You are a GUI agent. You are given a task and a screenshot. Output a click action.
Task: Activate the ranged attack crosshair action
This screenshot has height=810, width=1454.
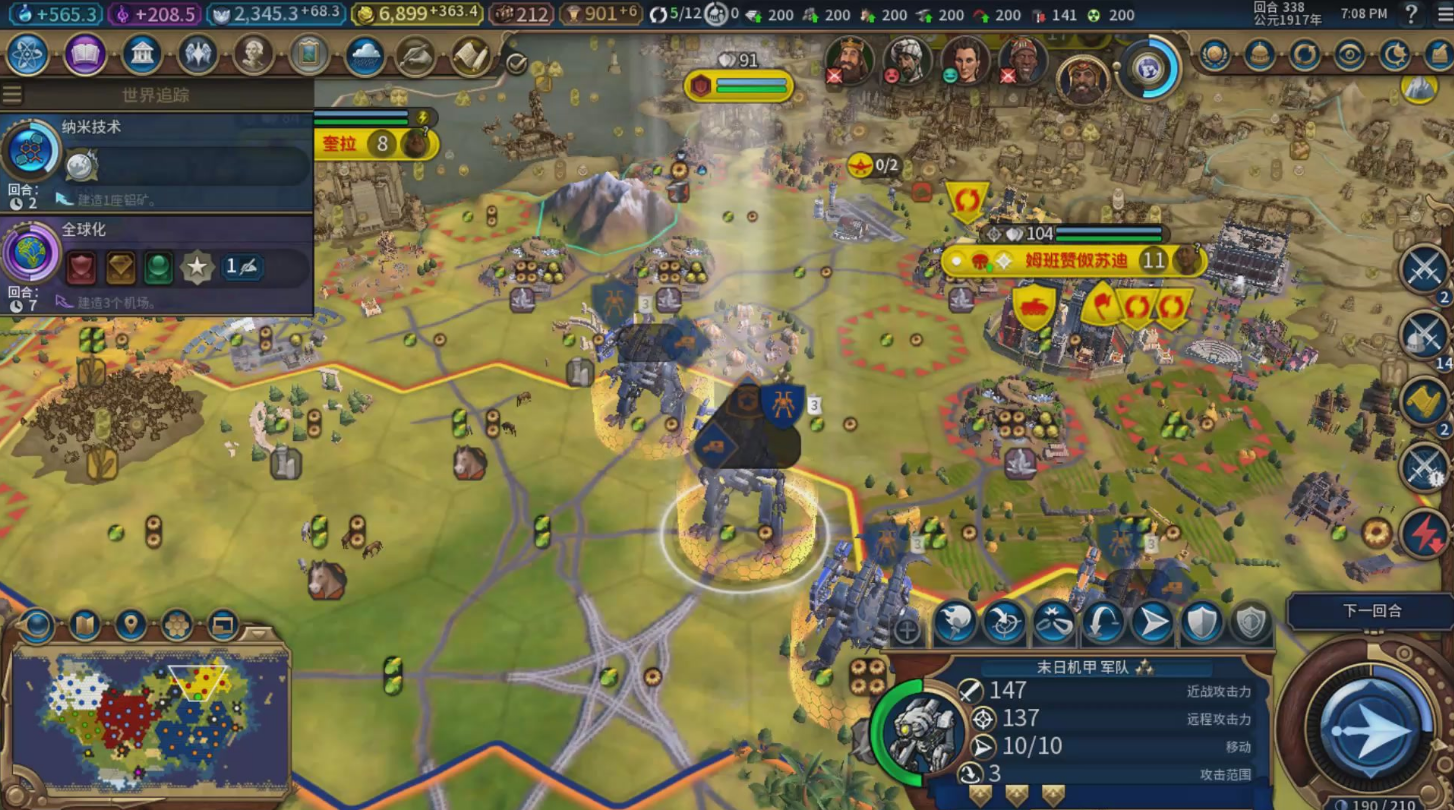(1004, 623)
